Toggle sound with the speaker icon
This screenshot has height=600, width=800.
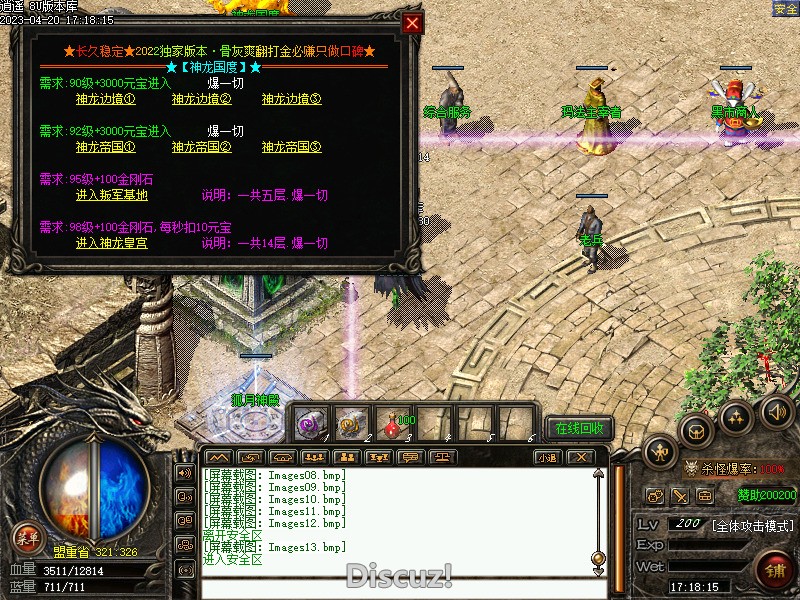776,411
